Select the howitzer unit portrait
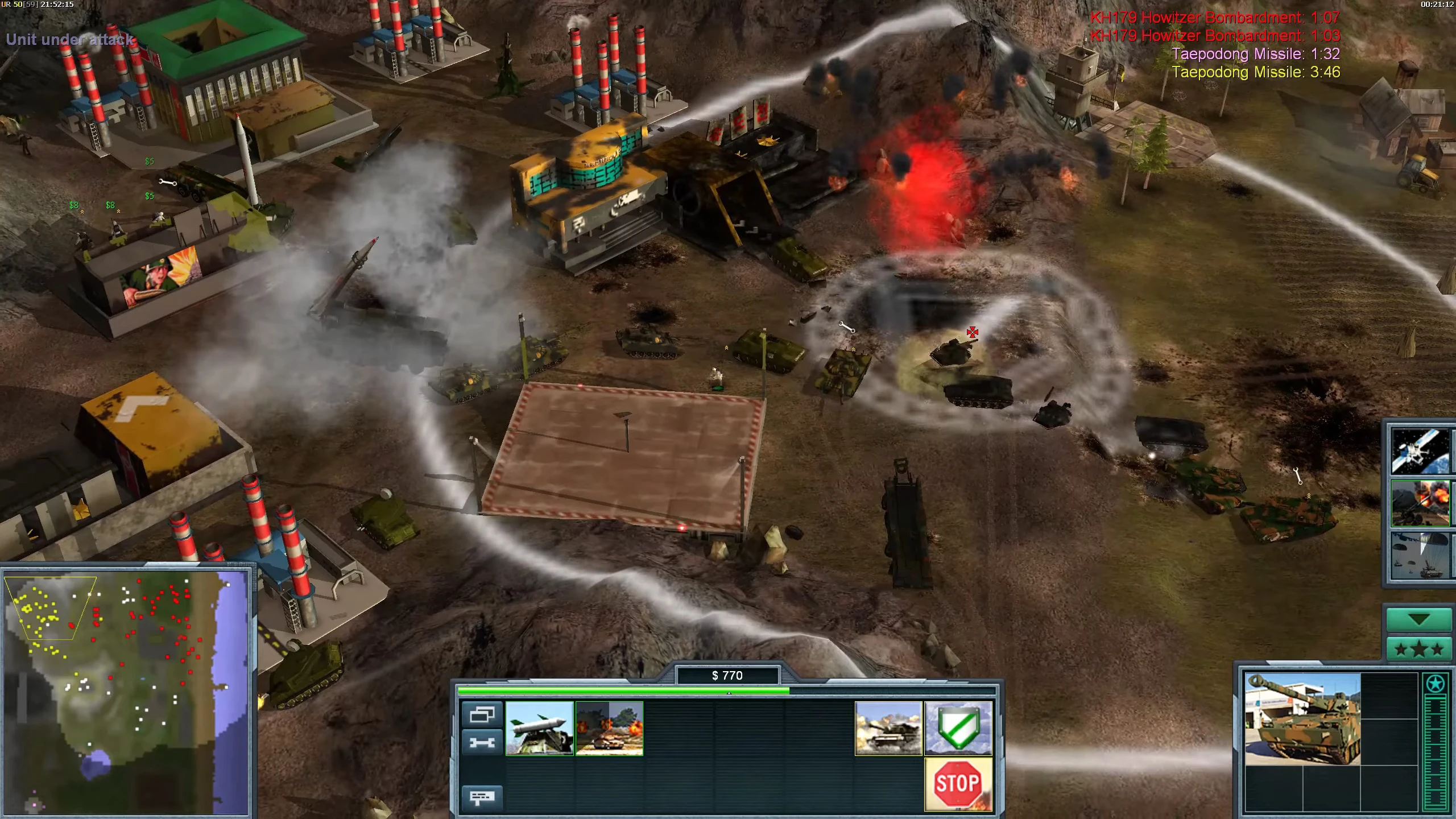This screenshot has height=819, width=1456. coord(1302,719)
